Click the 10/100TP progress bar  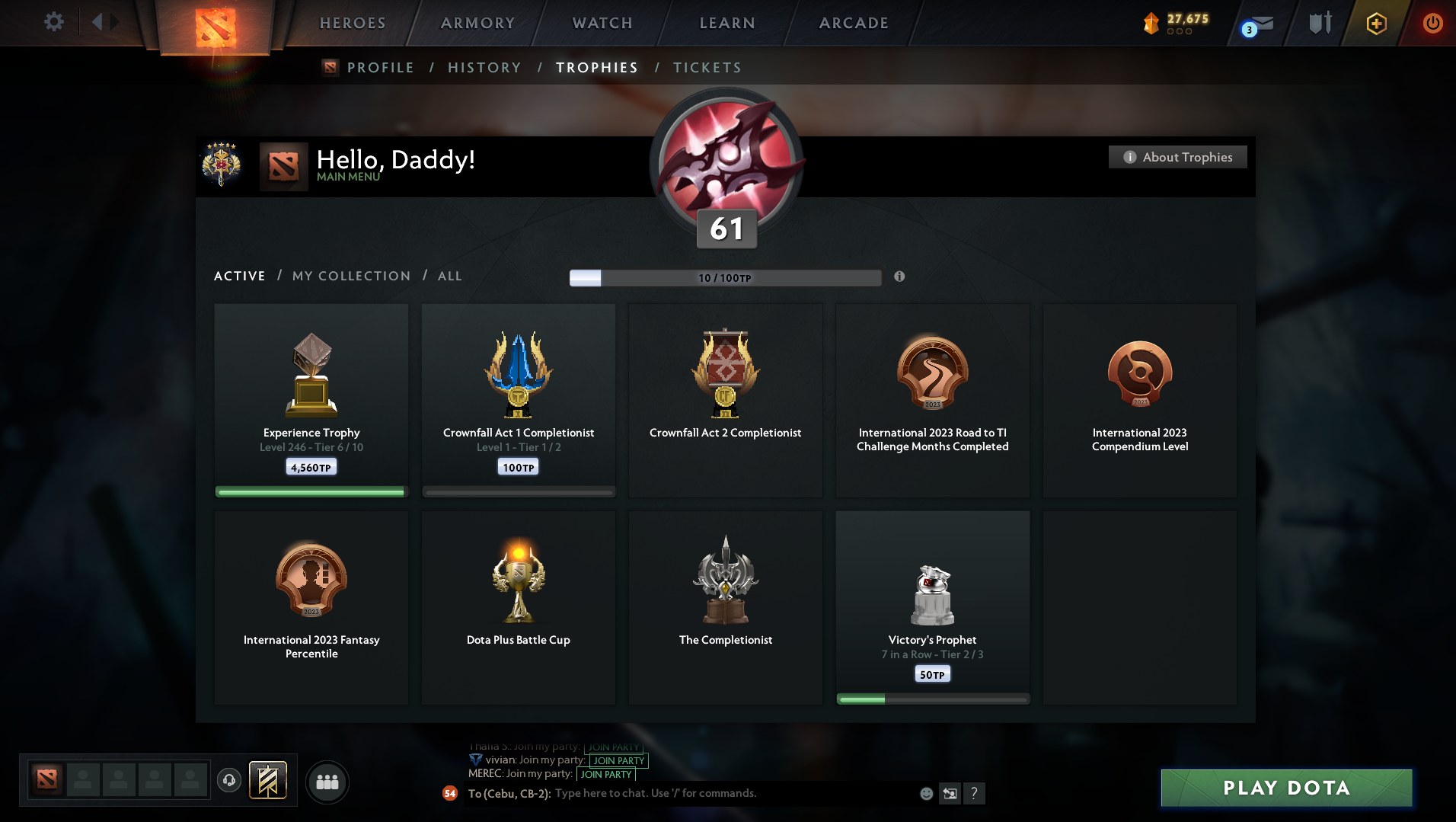coord(724,277)
